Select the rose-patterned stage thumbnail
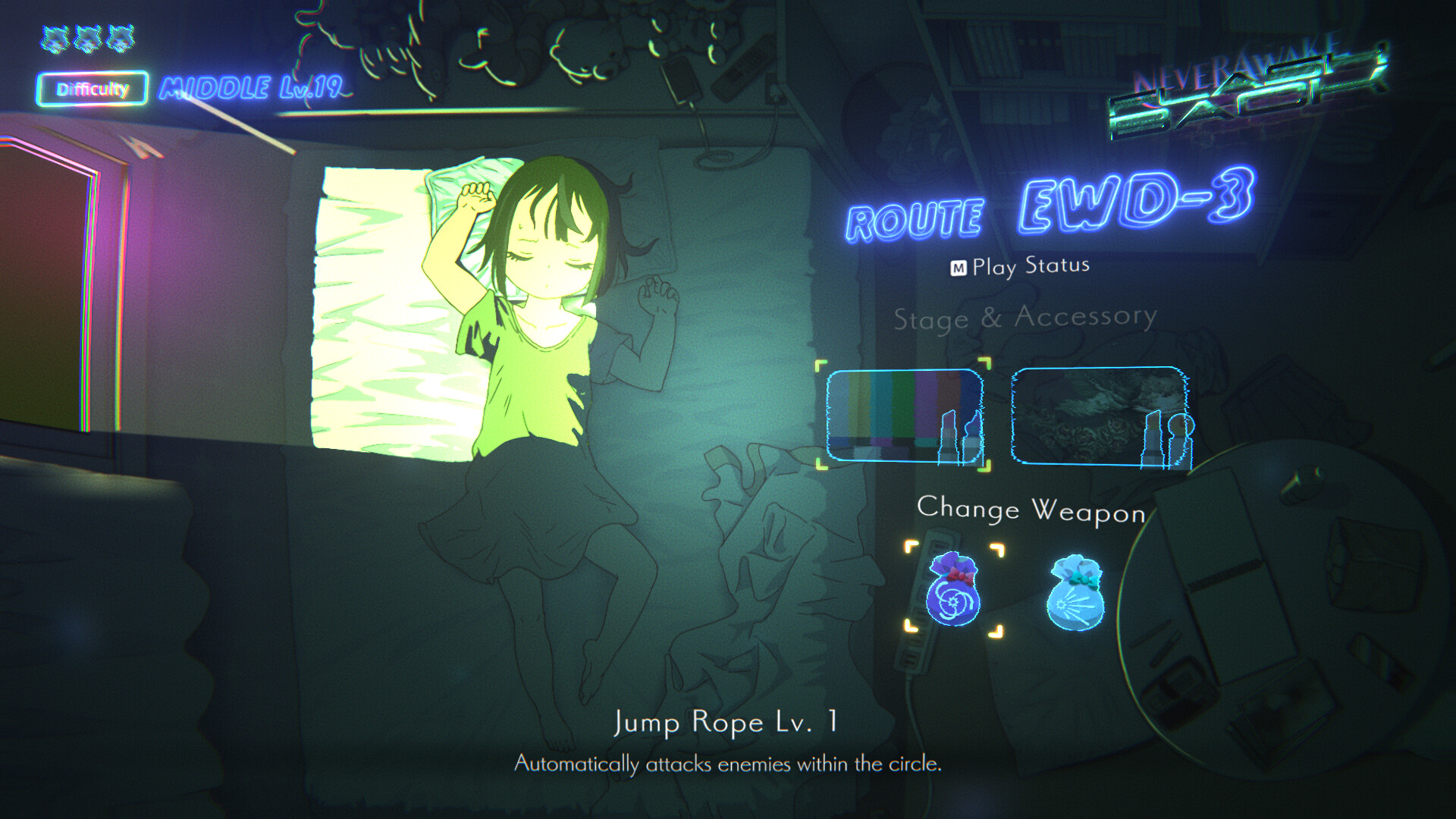Viewport: 1456px width, 819px height. (x=1100, y=417)
